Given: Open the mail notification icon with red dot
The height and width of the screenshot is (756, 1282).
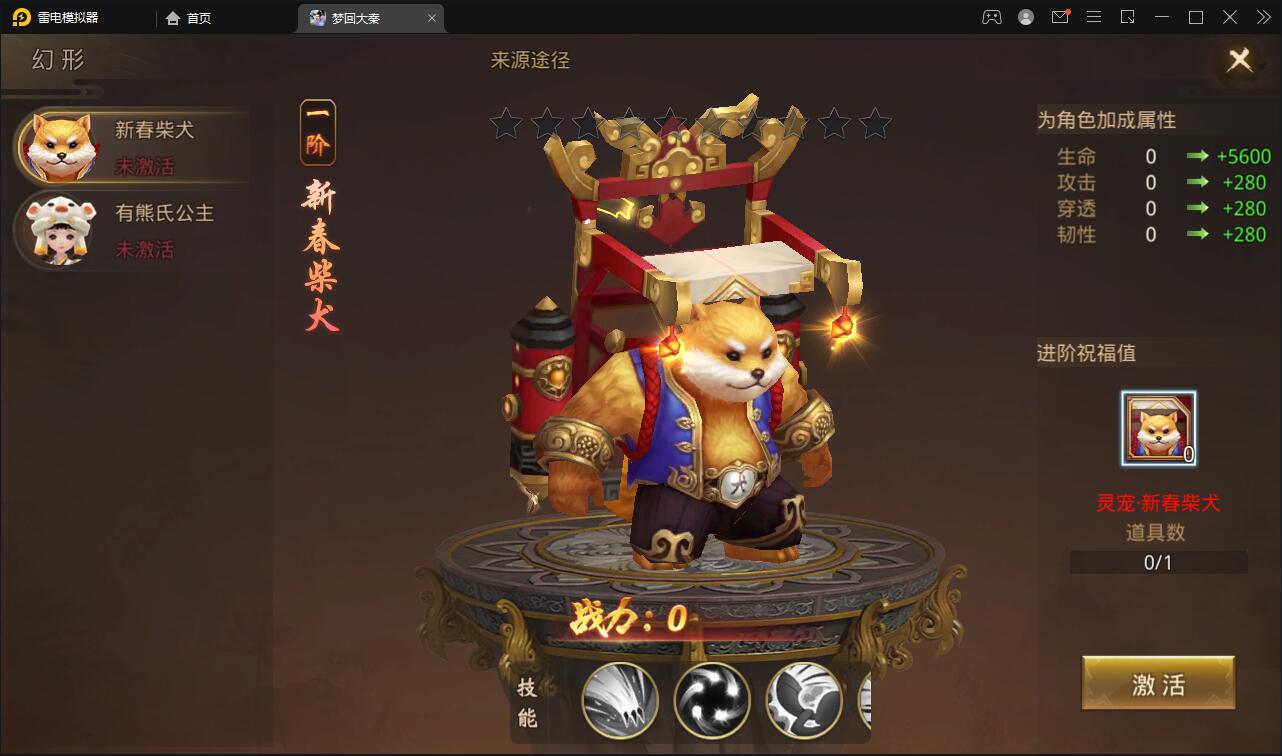Looking at the screenshot, I should click(x=1060, y=17).
